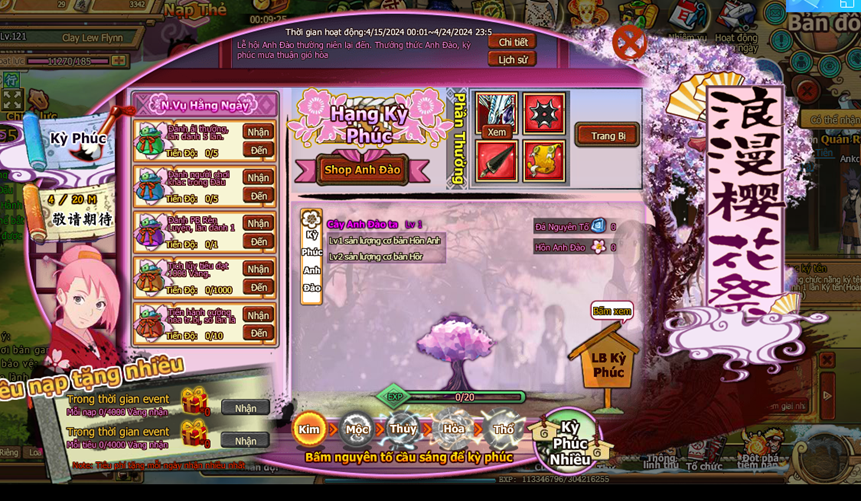The width and height of the screenshot is (861, 501).
Task: Open the LB Kỳ Phúc signboard
Action: 607,364
